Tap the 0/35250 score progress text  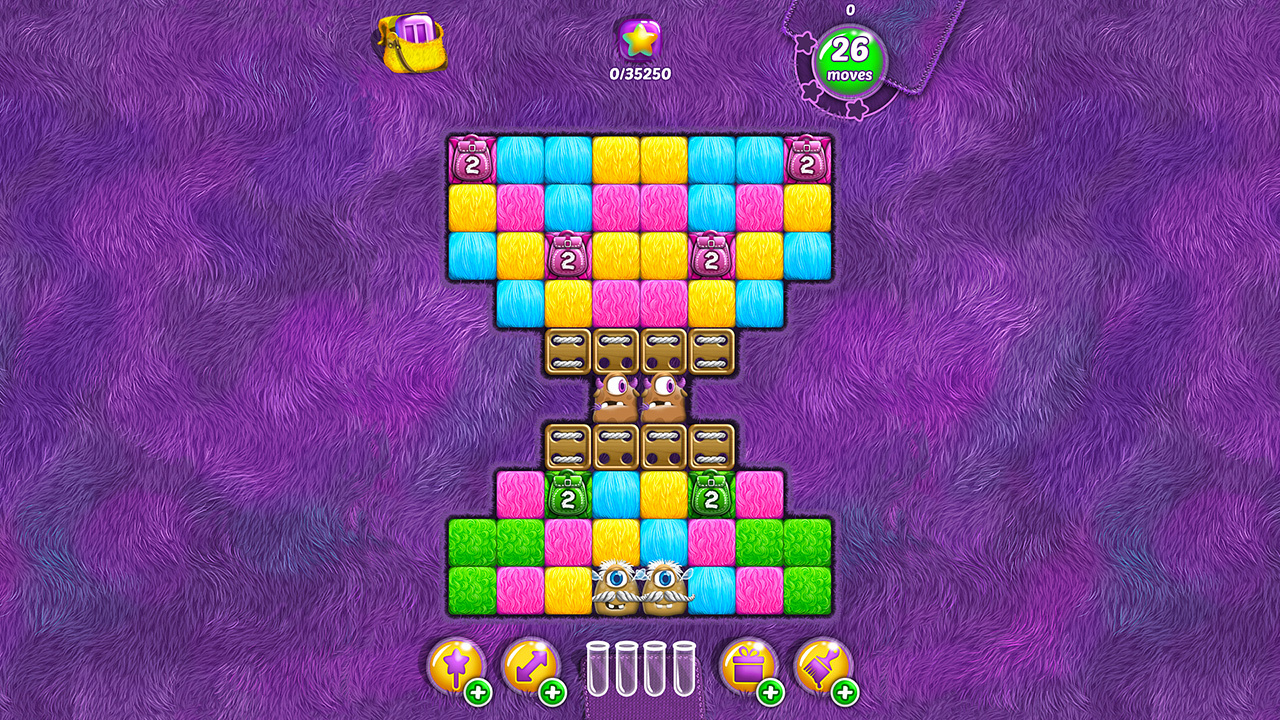click(639, 71)
